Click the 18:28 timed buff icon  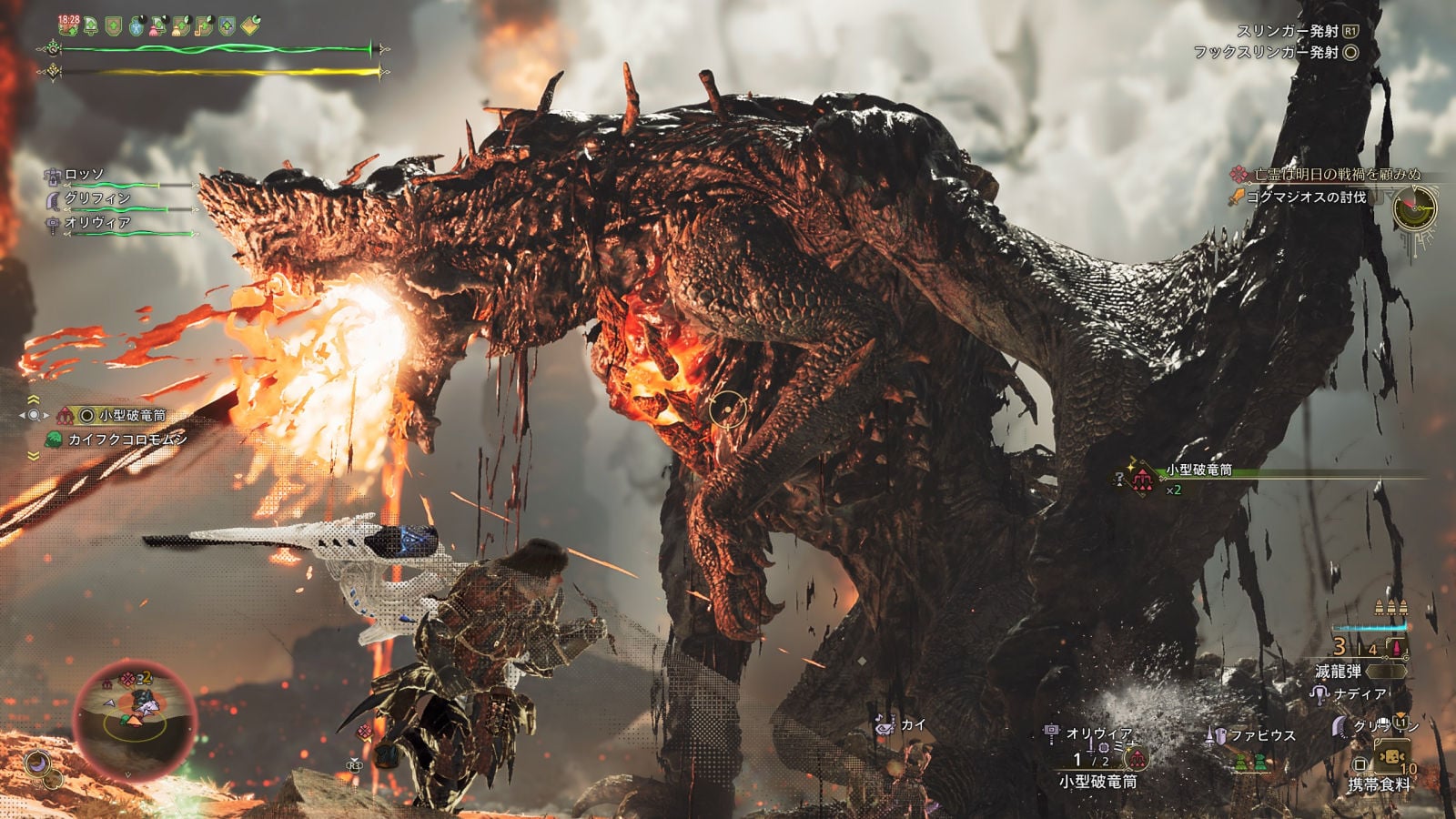69,25
